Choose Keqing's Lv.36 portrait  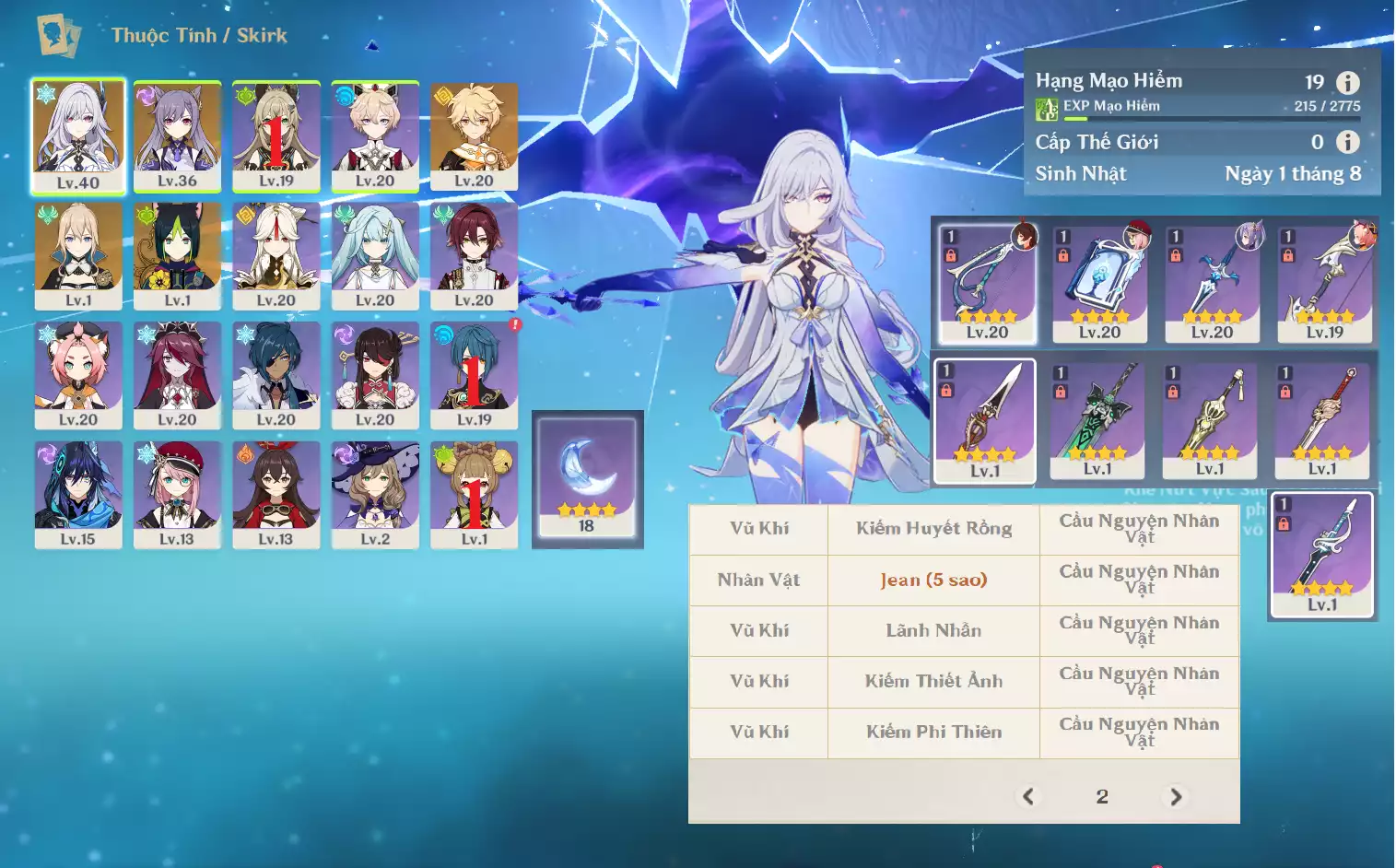pos(177,135)
